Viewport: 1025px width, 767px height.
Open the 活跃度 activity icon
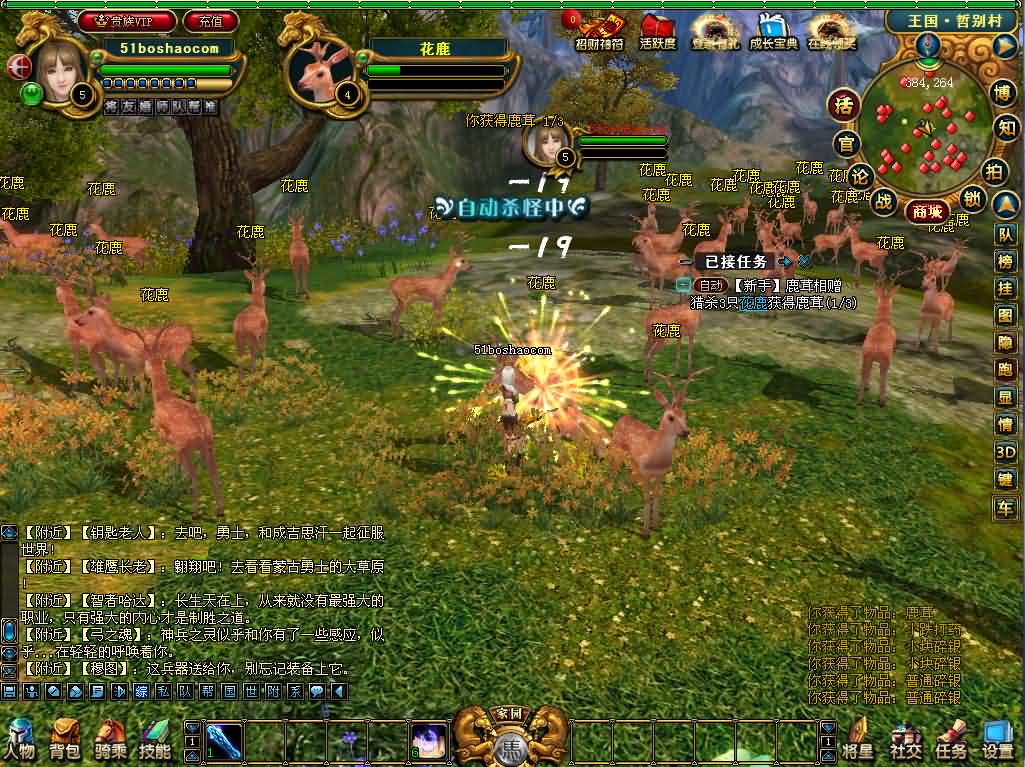[657, 32]
